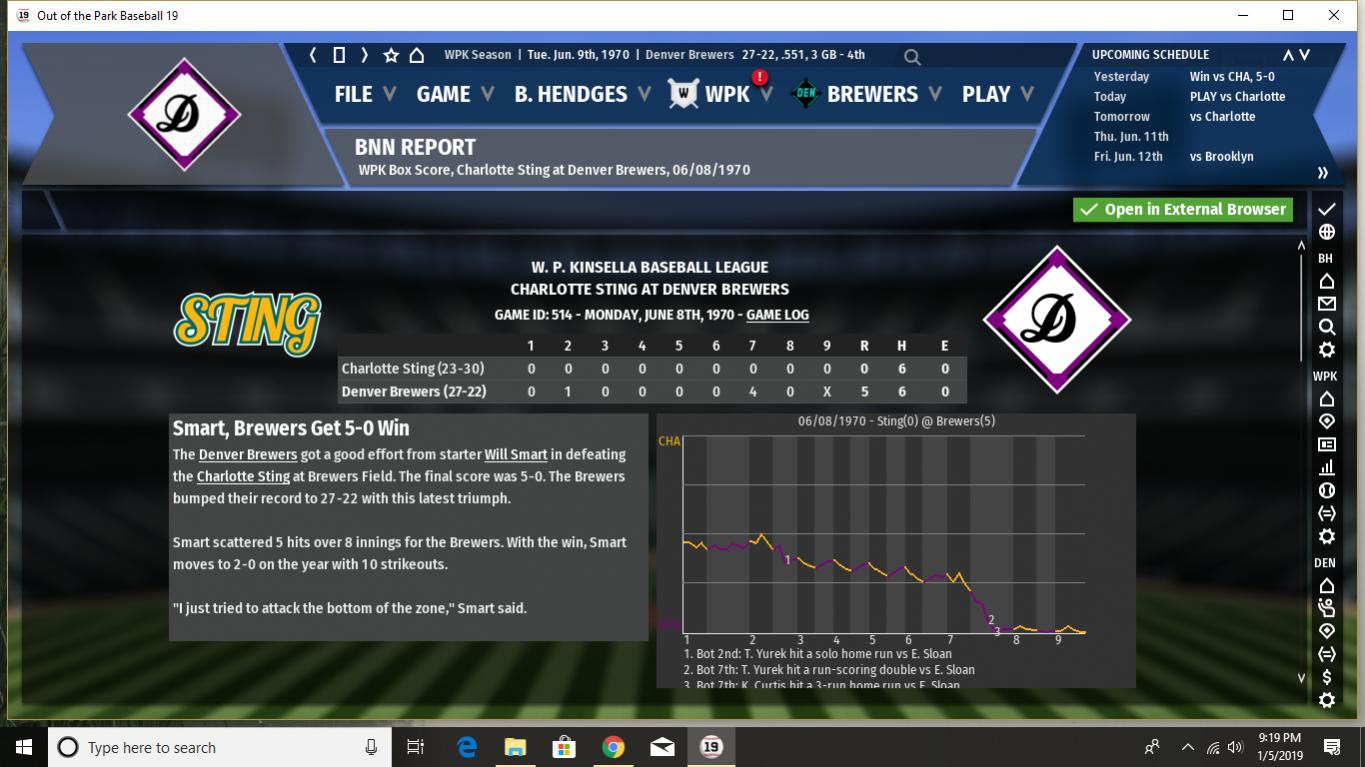Image resolution: width=1365 pixels, height=767 pixels.
Task: Open Will Smart's player link
Action: (x=516, y=454)
